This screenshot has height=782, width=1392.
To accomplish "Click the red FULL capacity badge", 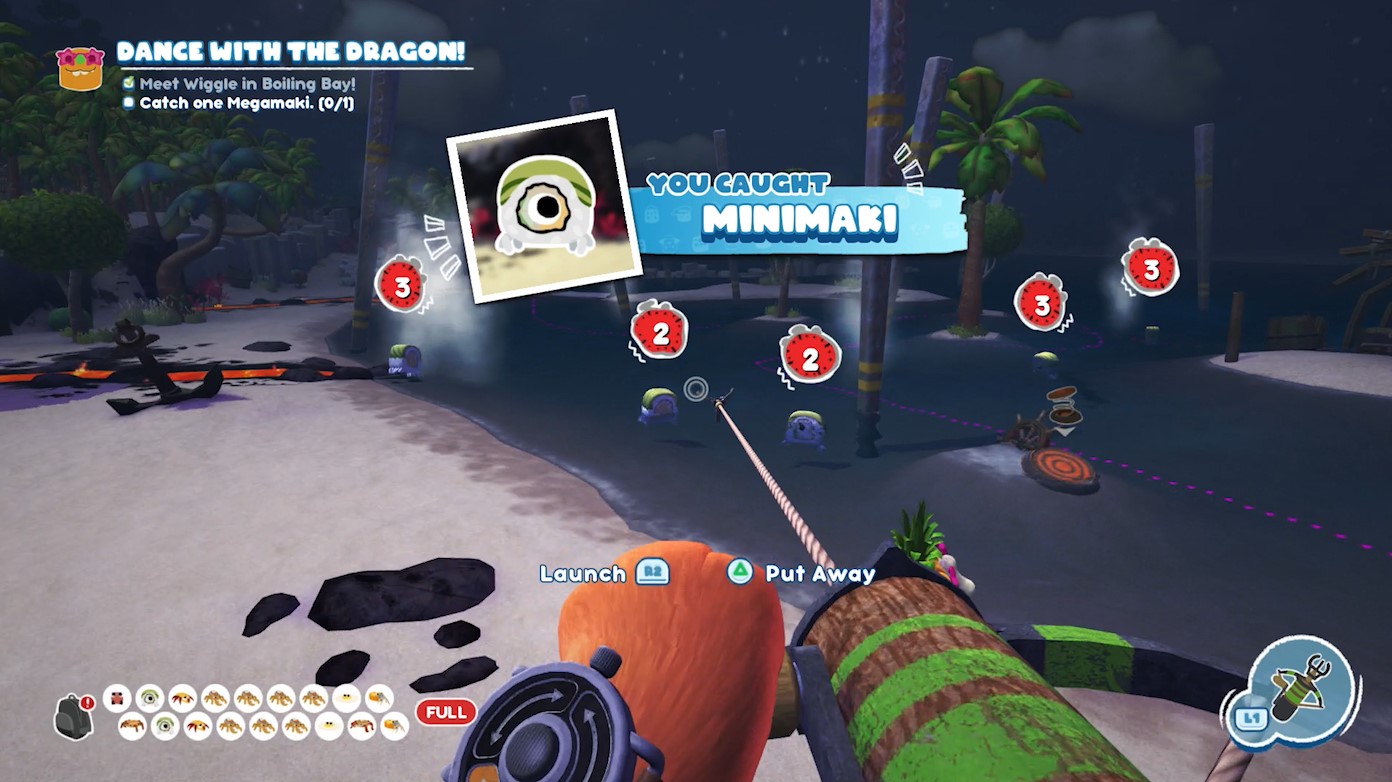I will (x=444, y=712).
